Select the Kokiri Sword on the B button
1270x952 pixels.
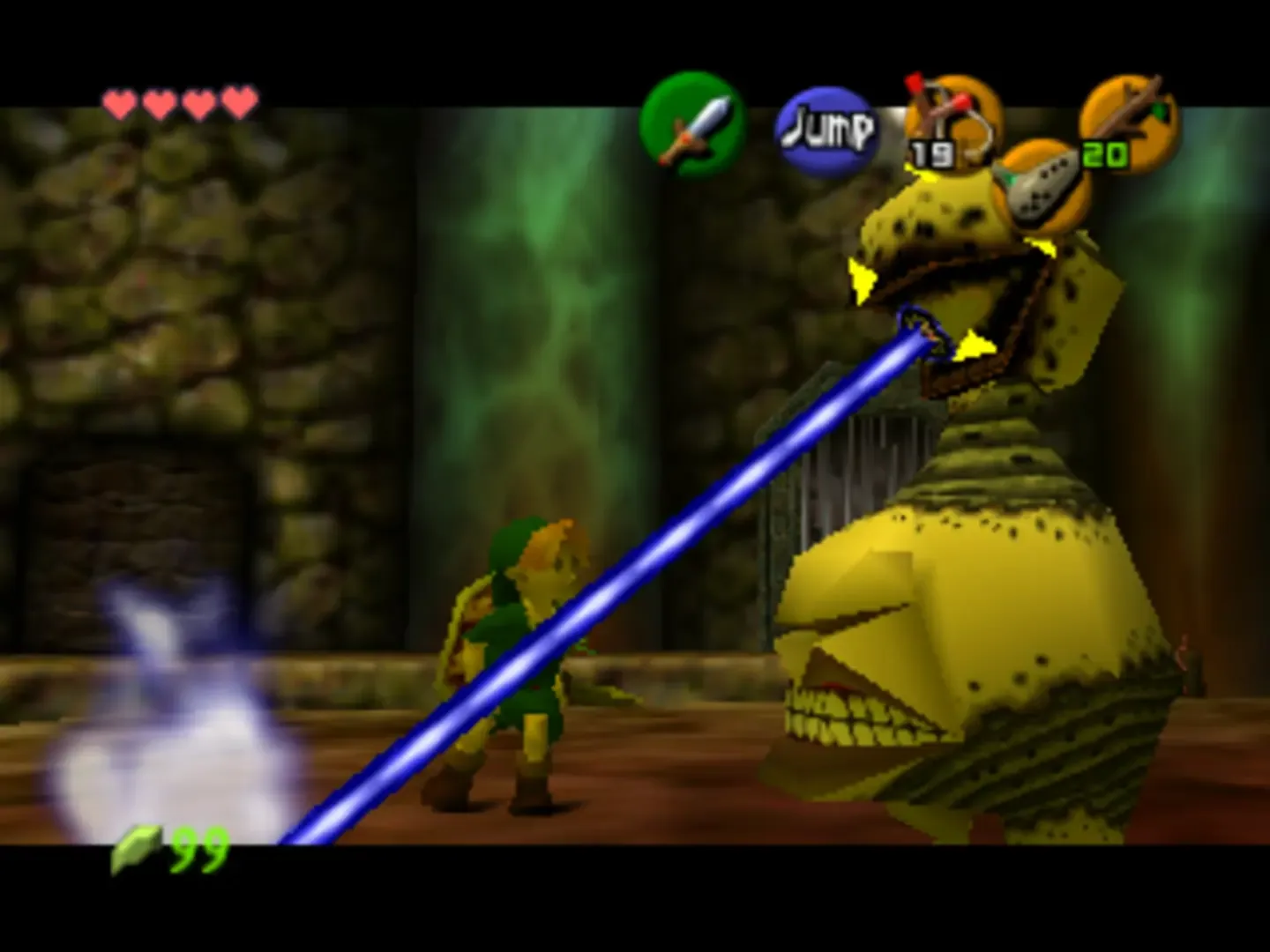[x=693, y=124]
